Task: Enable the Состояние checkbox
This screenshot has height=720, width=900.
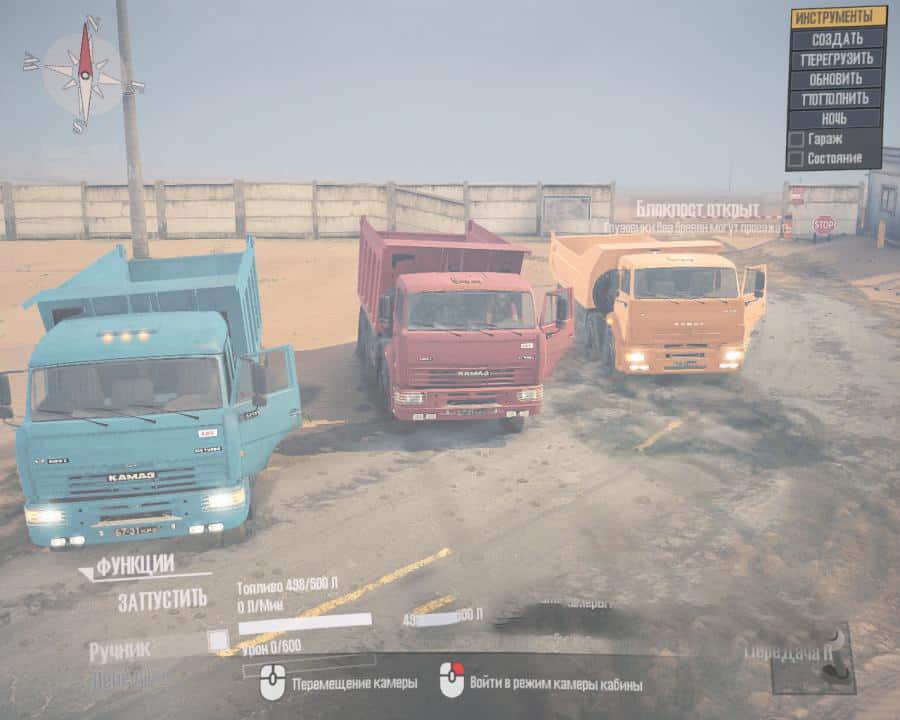Action: coord(796,158)
